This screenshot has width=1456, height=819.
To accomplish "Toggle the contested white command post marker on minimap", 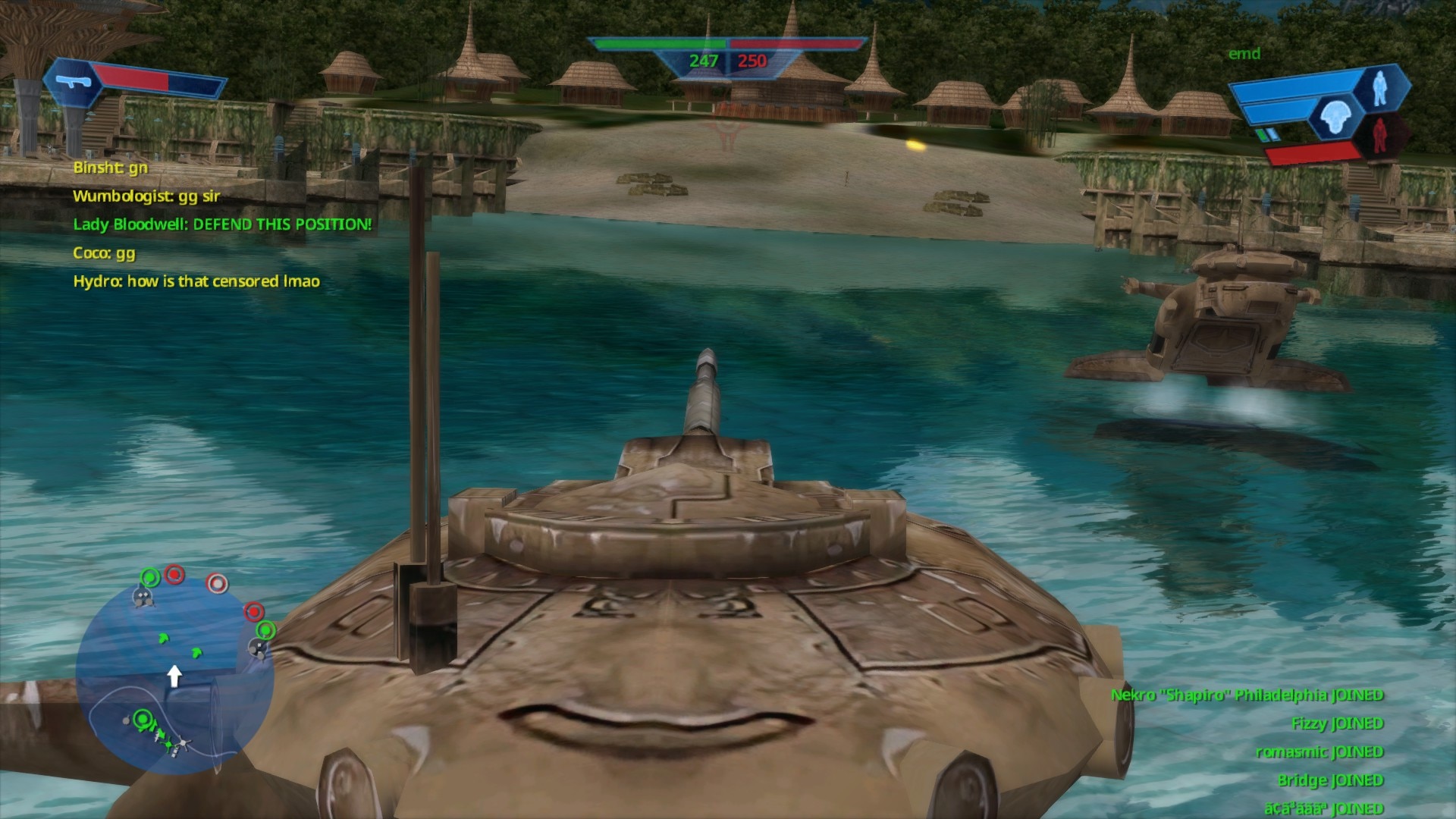I will pyautogui.click(x=217, y=583).
